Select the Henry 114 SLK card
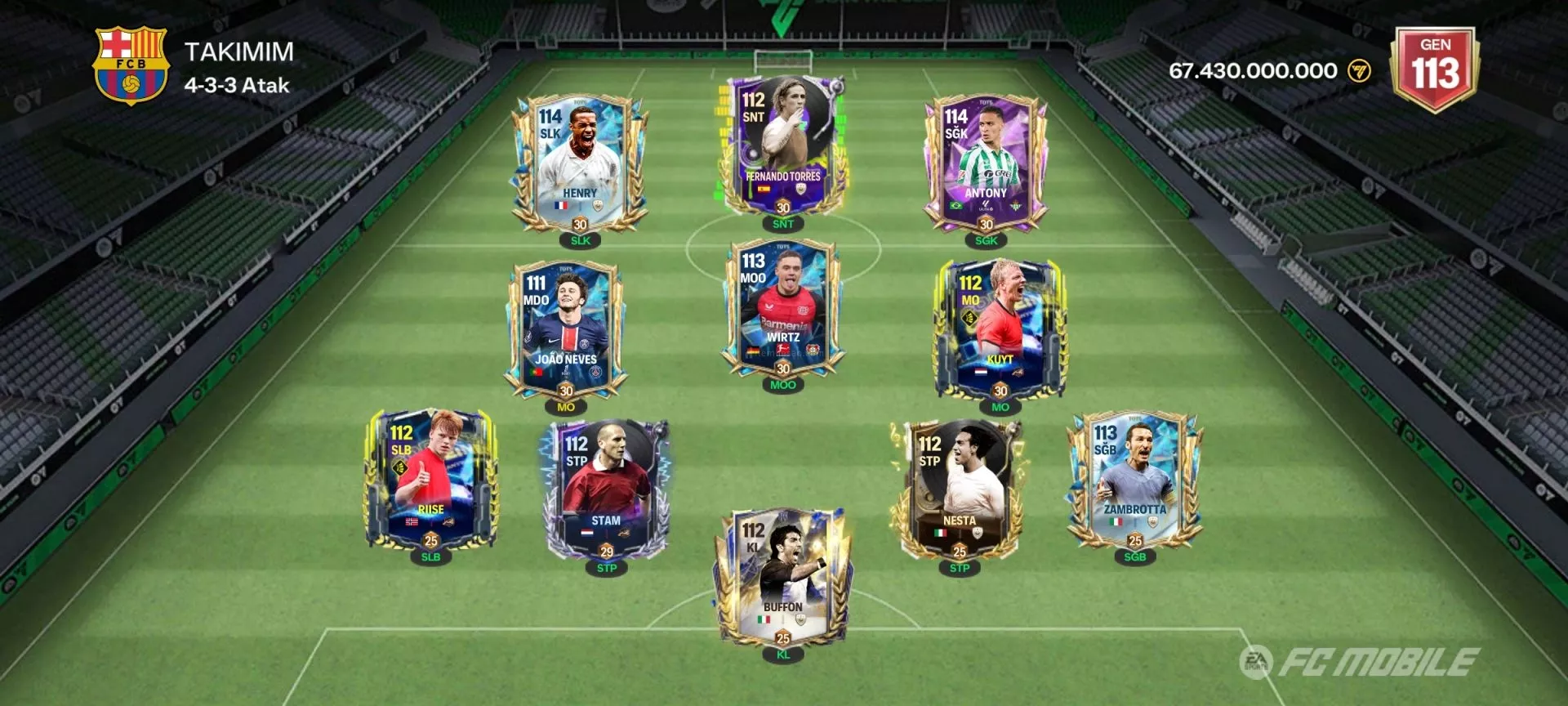Screen dimensions: 1568x706 tap(580, 163)
